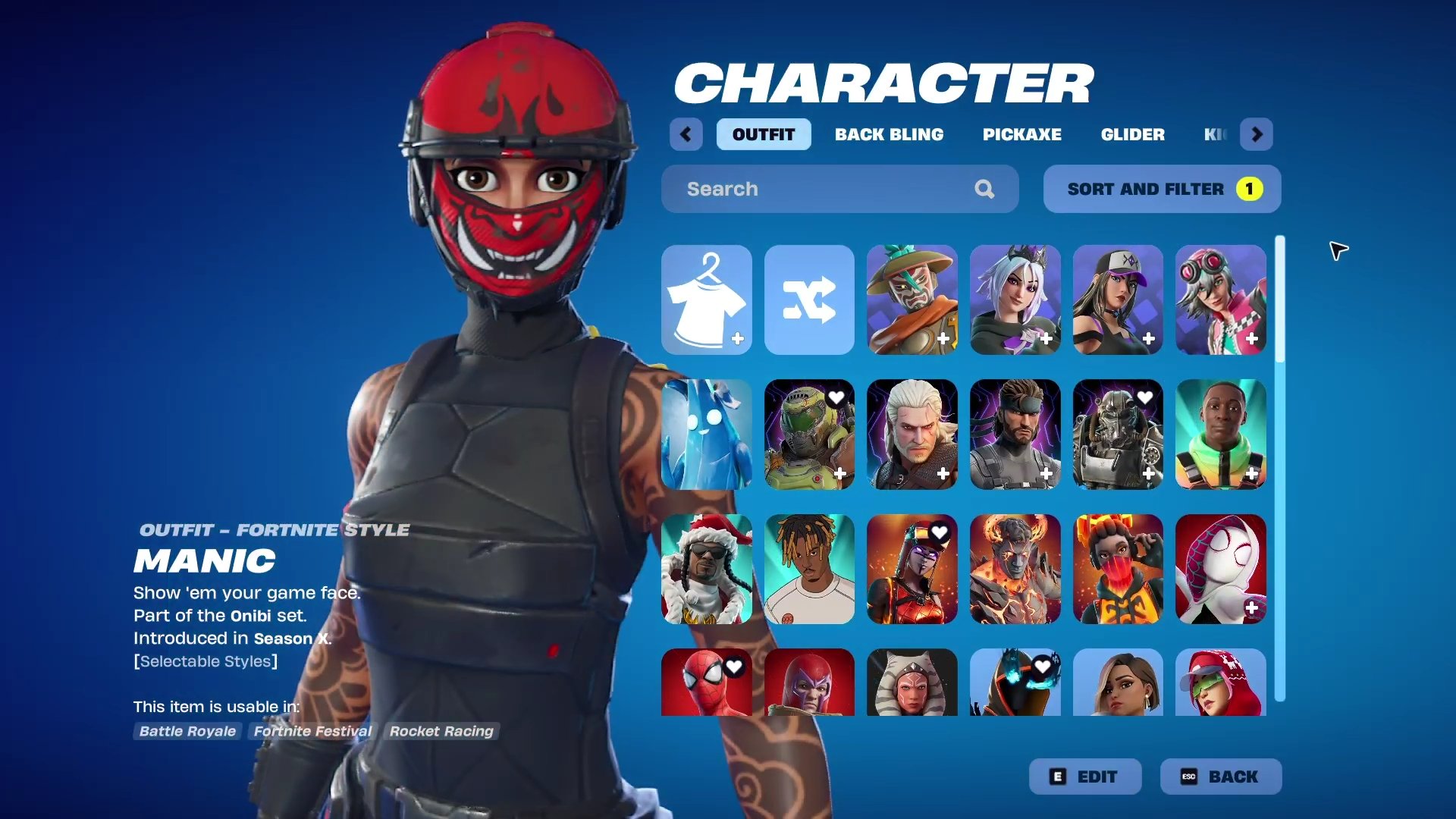Select the empty outfit hanger slot
The height and width of the screenshot is (819, 1456).
pyautogui.click(x=706, y=300)
